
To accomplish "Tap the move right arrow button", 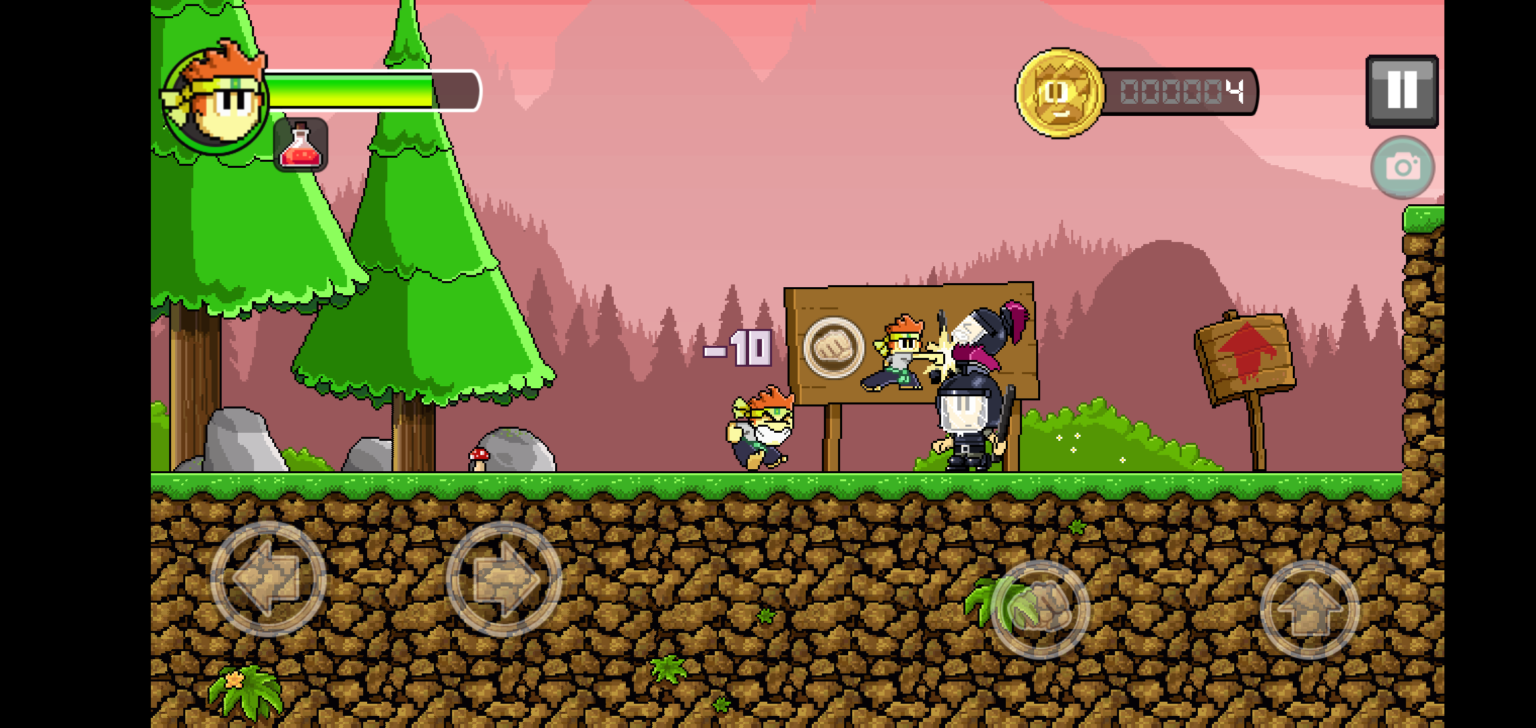I will pyautogui.click(x=503, y=578).
